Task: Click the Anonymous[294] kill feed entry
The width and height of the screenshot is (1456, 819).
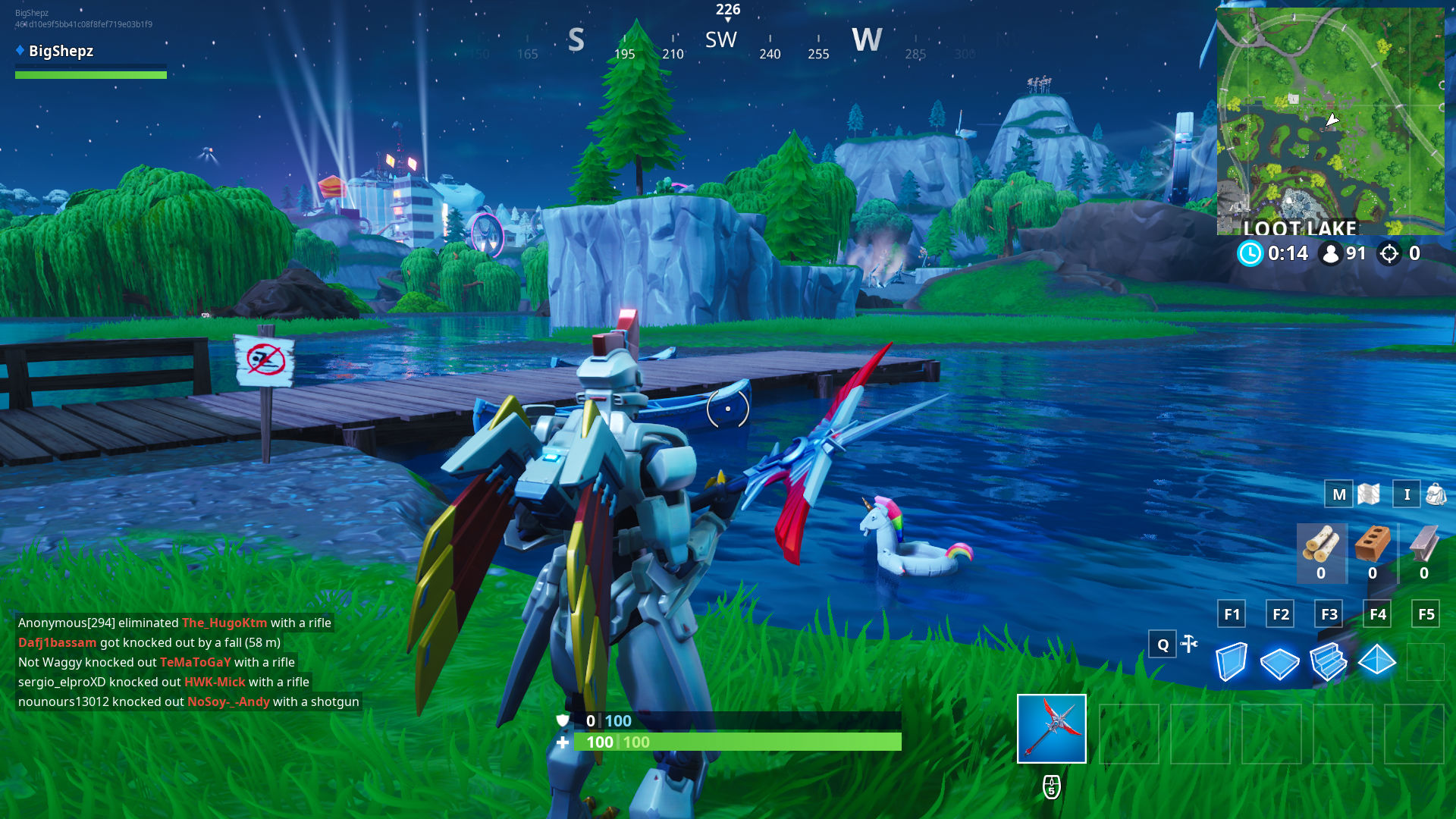Action: click(174, 623)
